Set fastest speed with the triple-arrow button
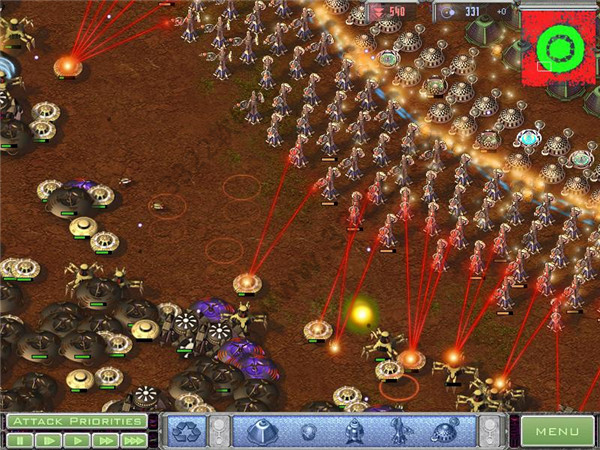 [x=134, y=439]
